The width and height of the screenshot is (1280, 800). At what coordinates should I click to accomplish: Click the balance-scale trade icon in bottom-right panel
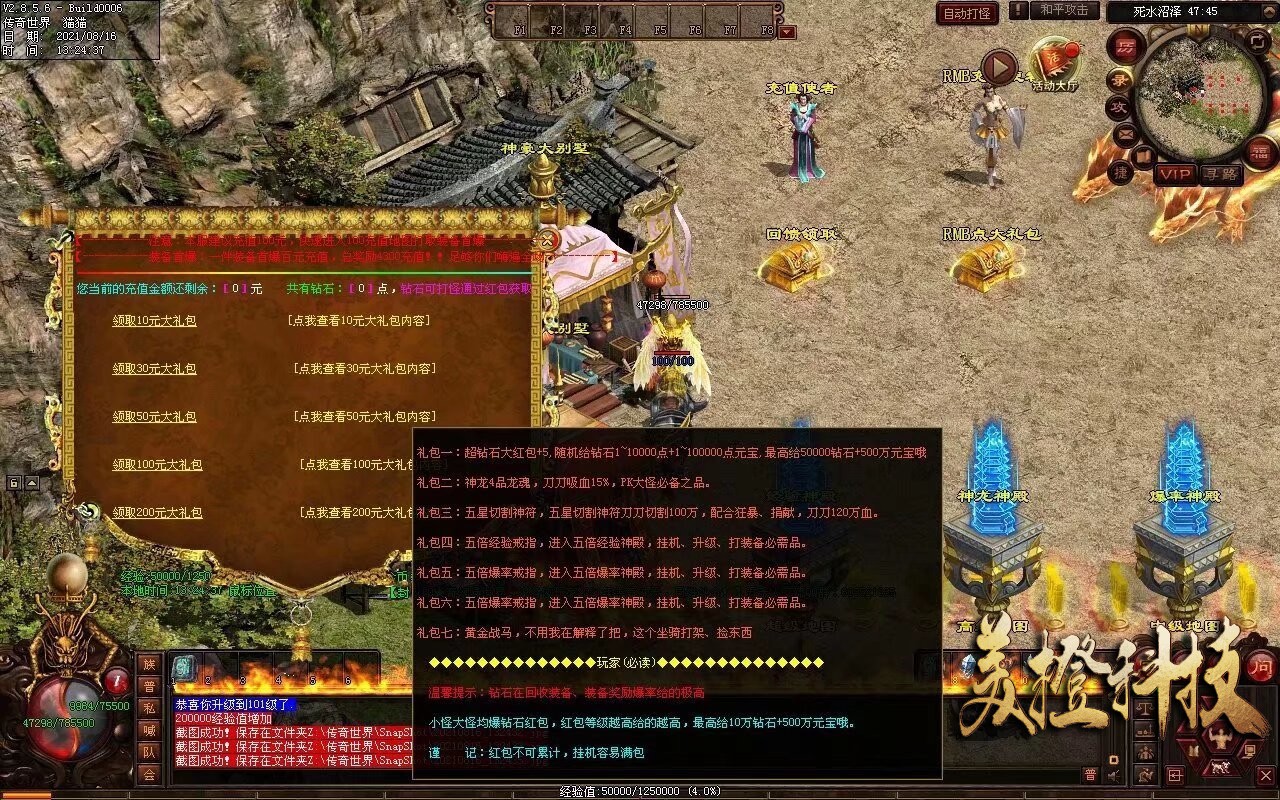(x=1145, y=708)
